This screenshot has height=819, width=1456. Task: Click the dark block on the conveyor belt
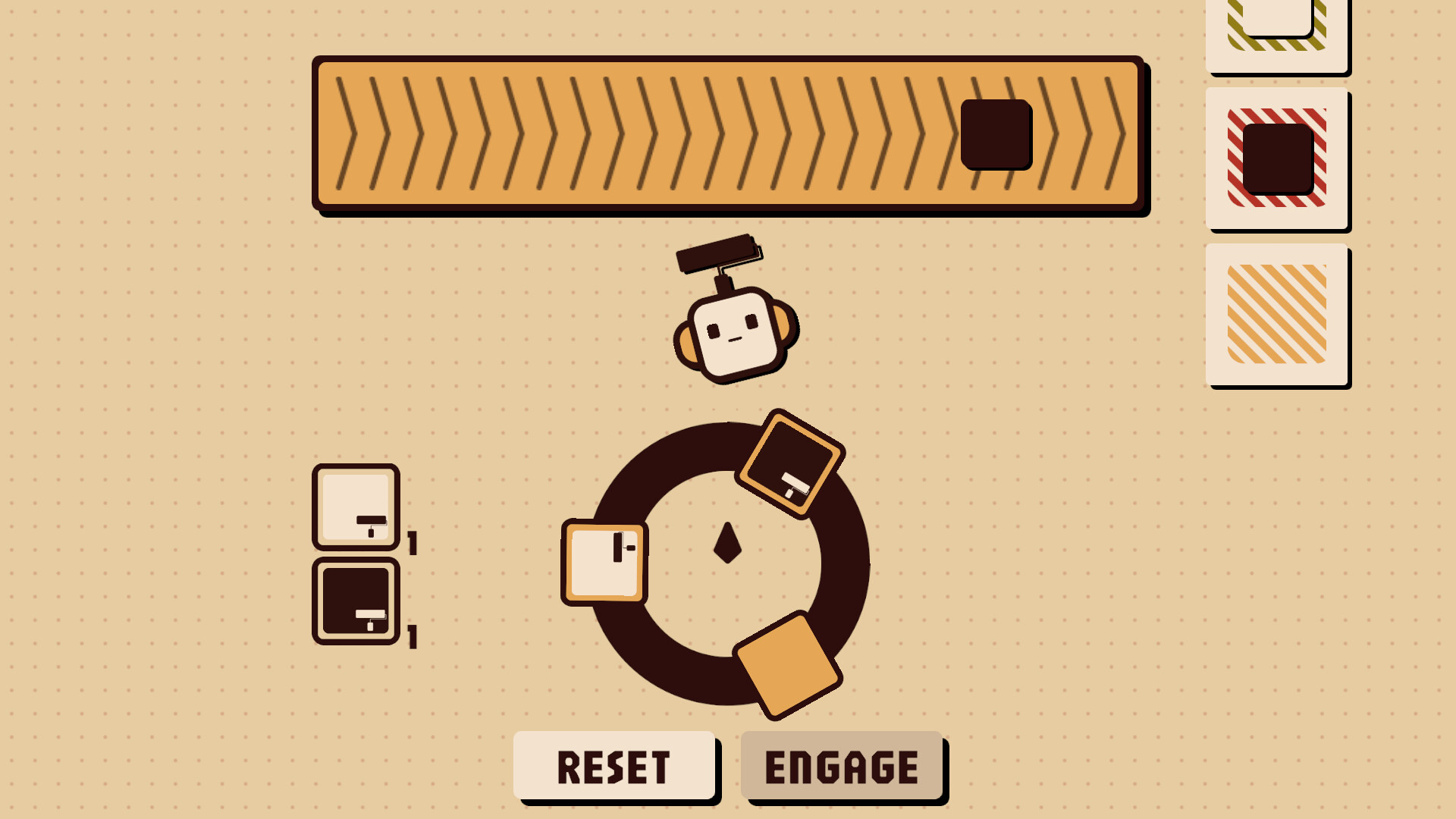[x=994, y=135]
